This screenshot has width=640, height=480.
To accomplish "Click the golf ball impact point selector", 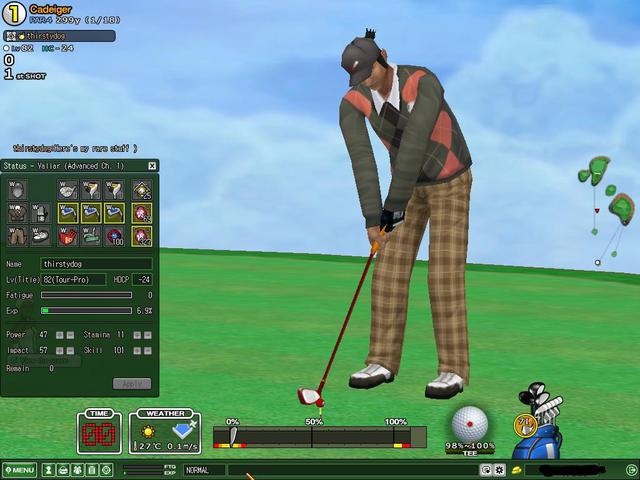I will click(469, 423).
